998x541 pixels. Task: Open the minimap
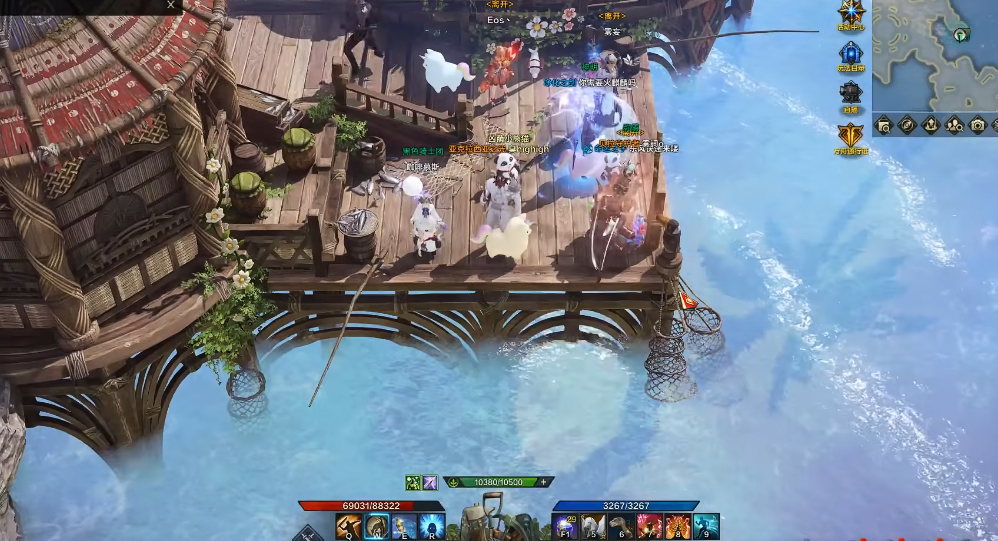(934, 54)
